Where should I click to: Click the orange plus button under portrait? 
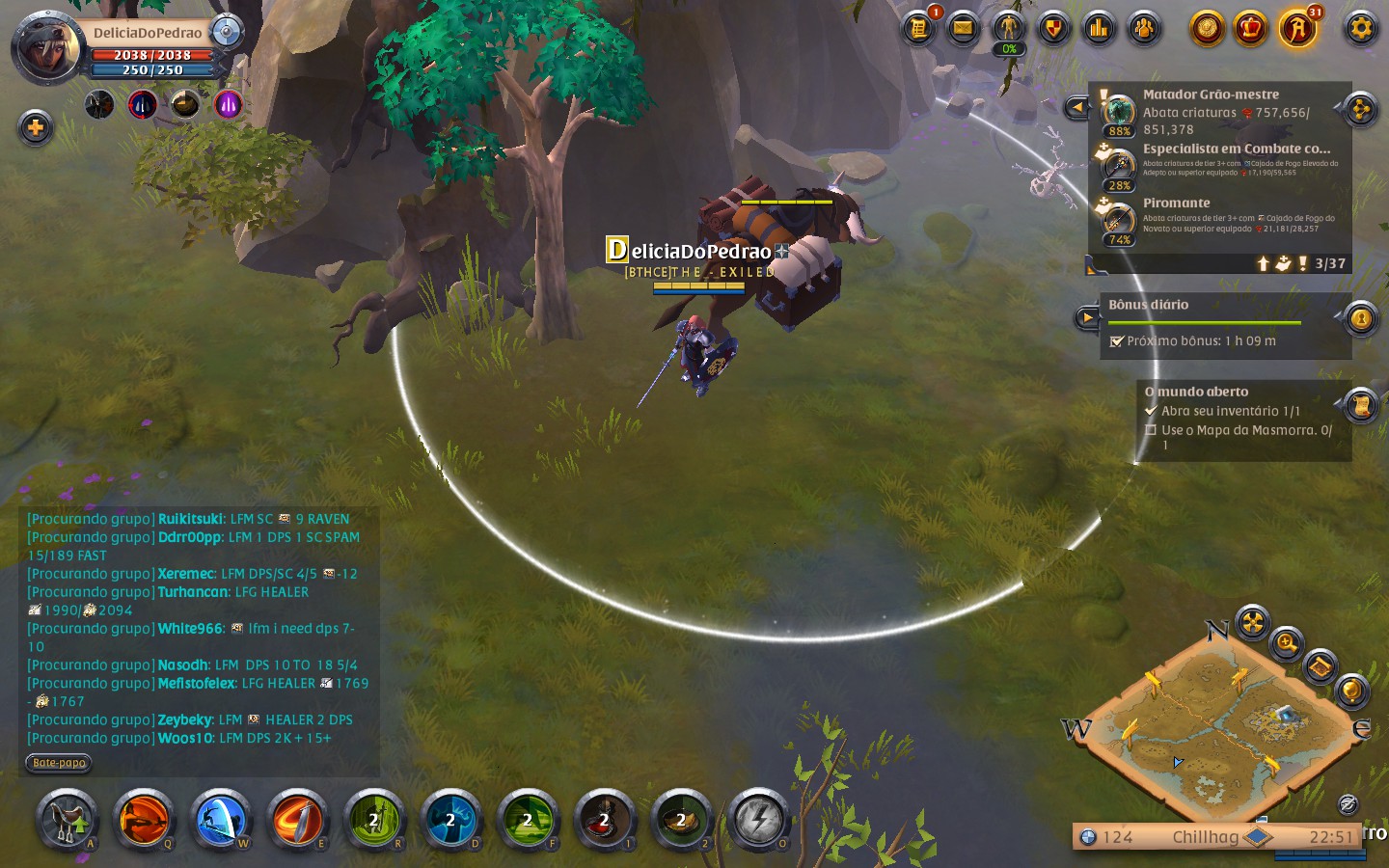pos(36,127)
